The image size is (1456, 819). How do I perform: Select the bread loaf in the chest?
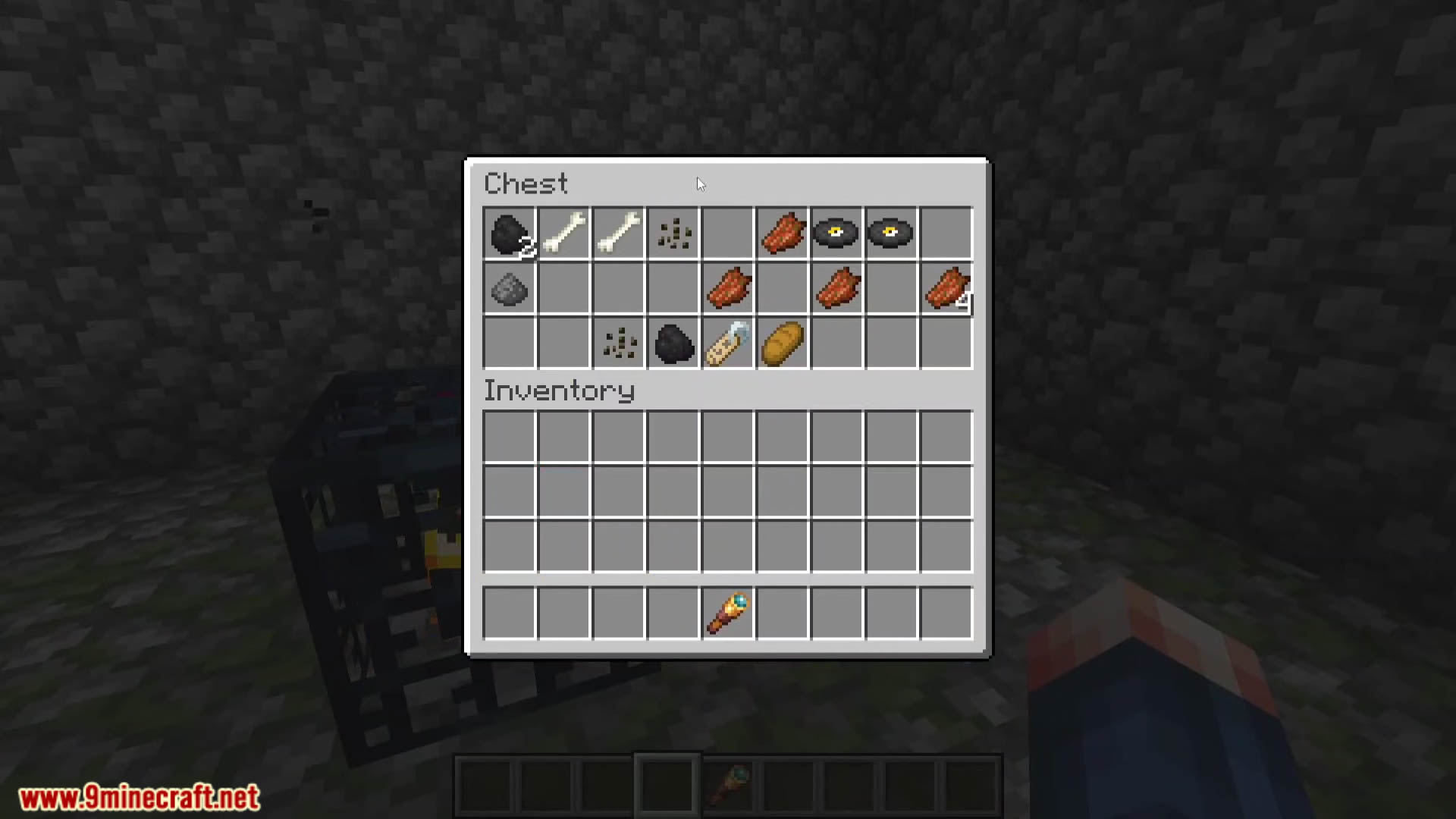(782, 344)
